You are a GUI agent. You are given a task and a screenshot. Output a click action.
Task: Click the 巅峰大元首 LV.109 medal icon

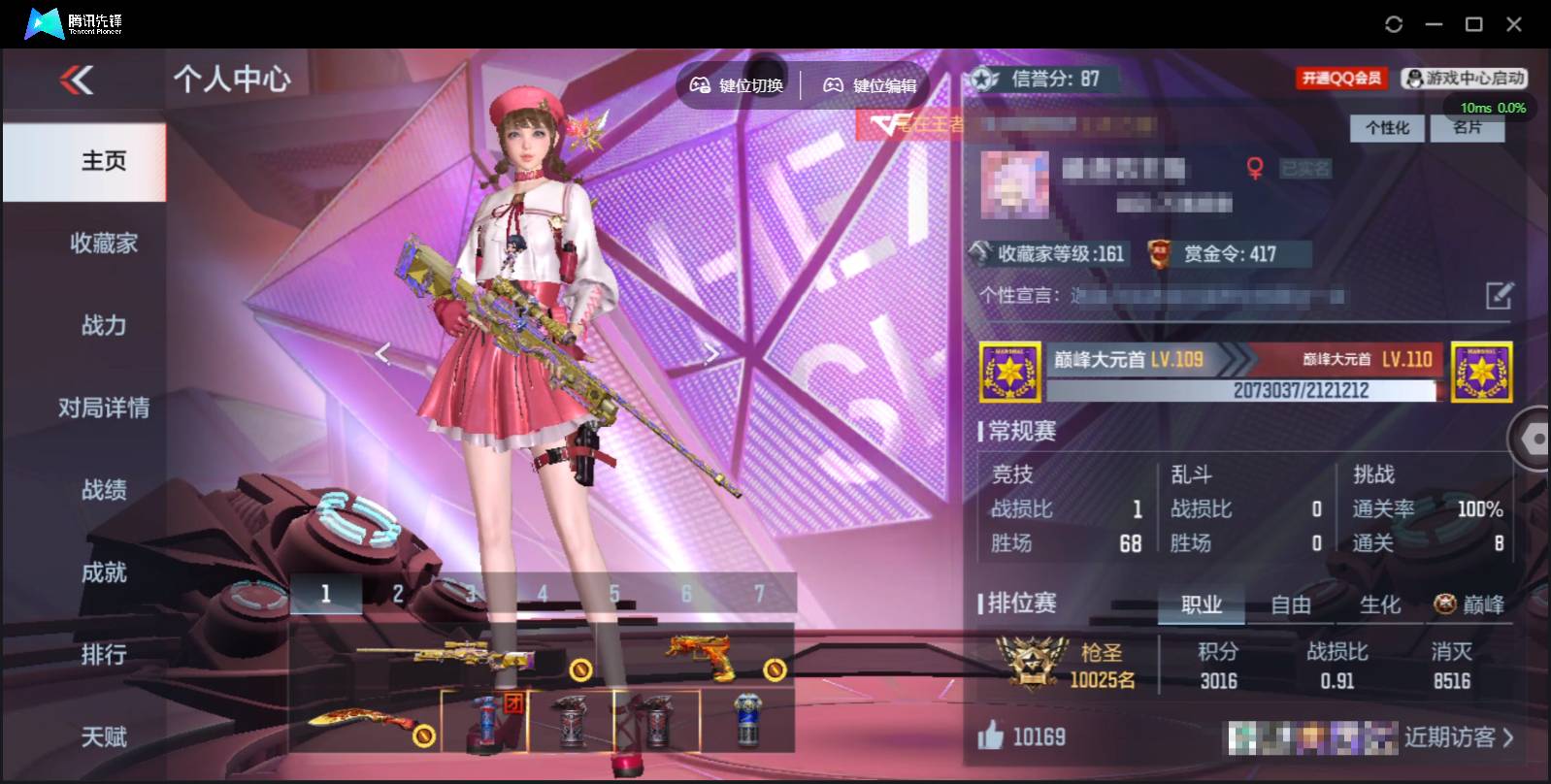point(1010,374)
